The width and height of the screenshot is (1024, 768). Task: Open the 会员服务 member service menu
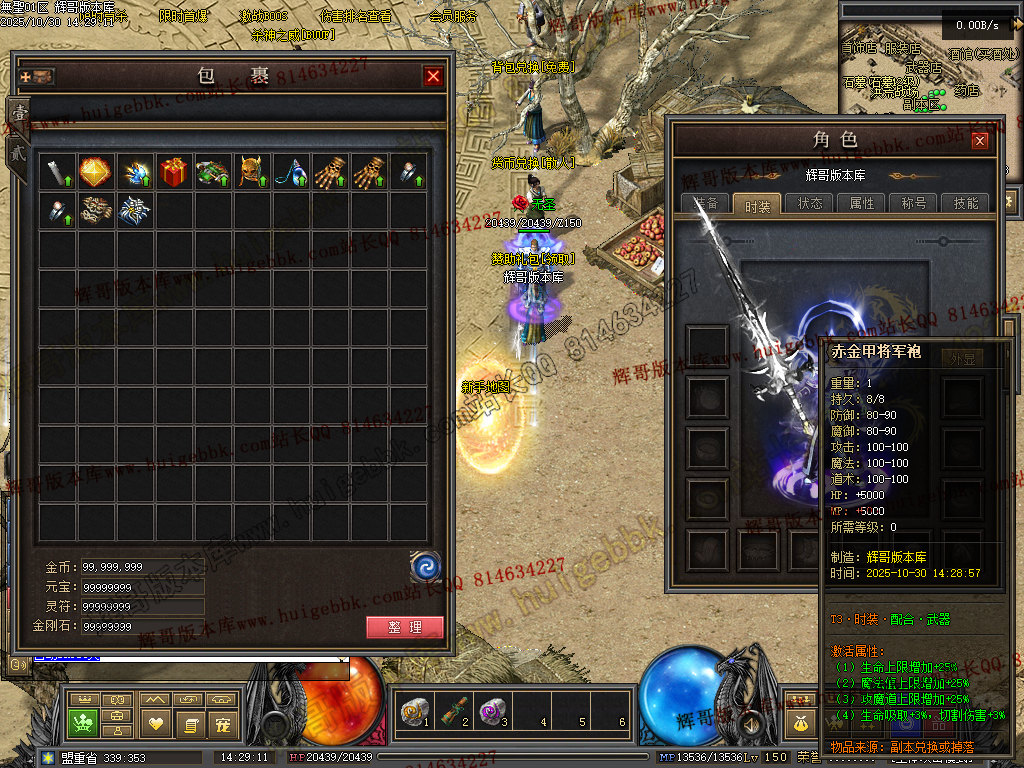[x=452, y=16]
